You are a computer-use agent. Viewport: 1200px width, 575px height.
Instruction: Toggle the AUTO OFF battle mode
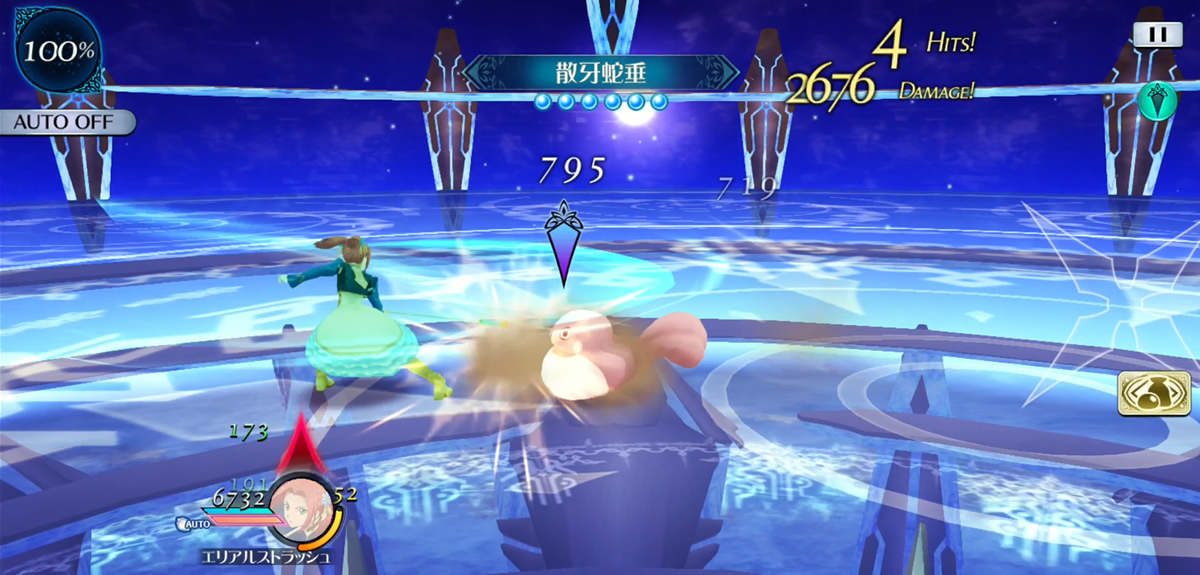click(x=66, y=122)
